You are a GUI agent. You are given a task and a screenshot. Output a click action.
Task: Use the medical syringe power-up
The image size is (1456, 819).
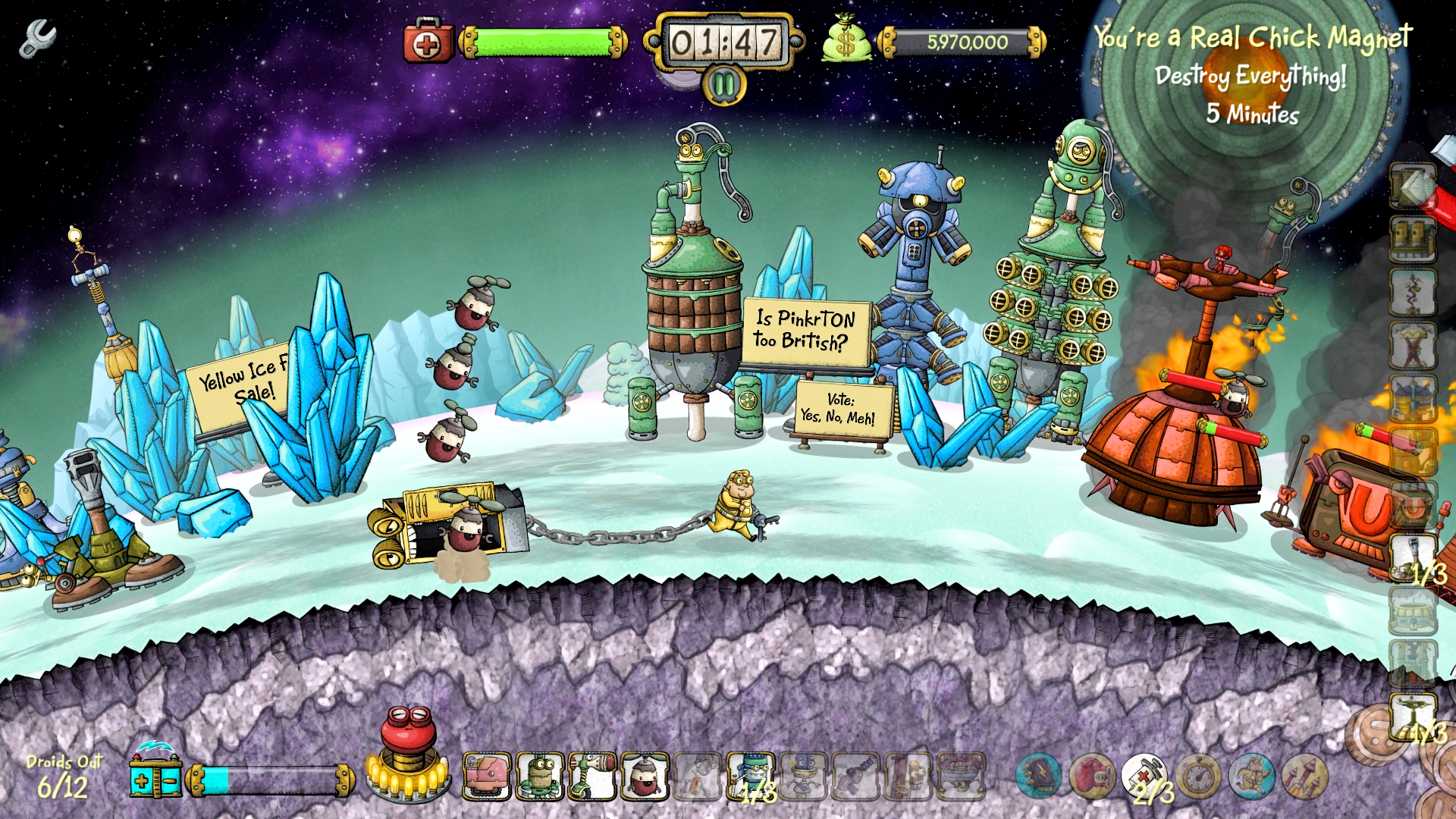(1144, 776)
